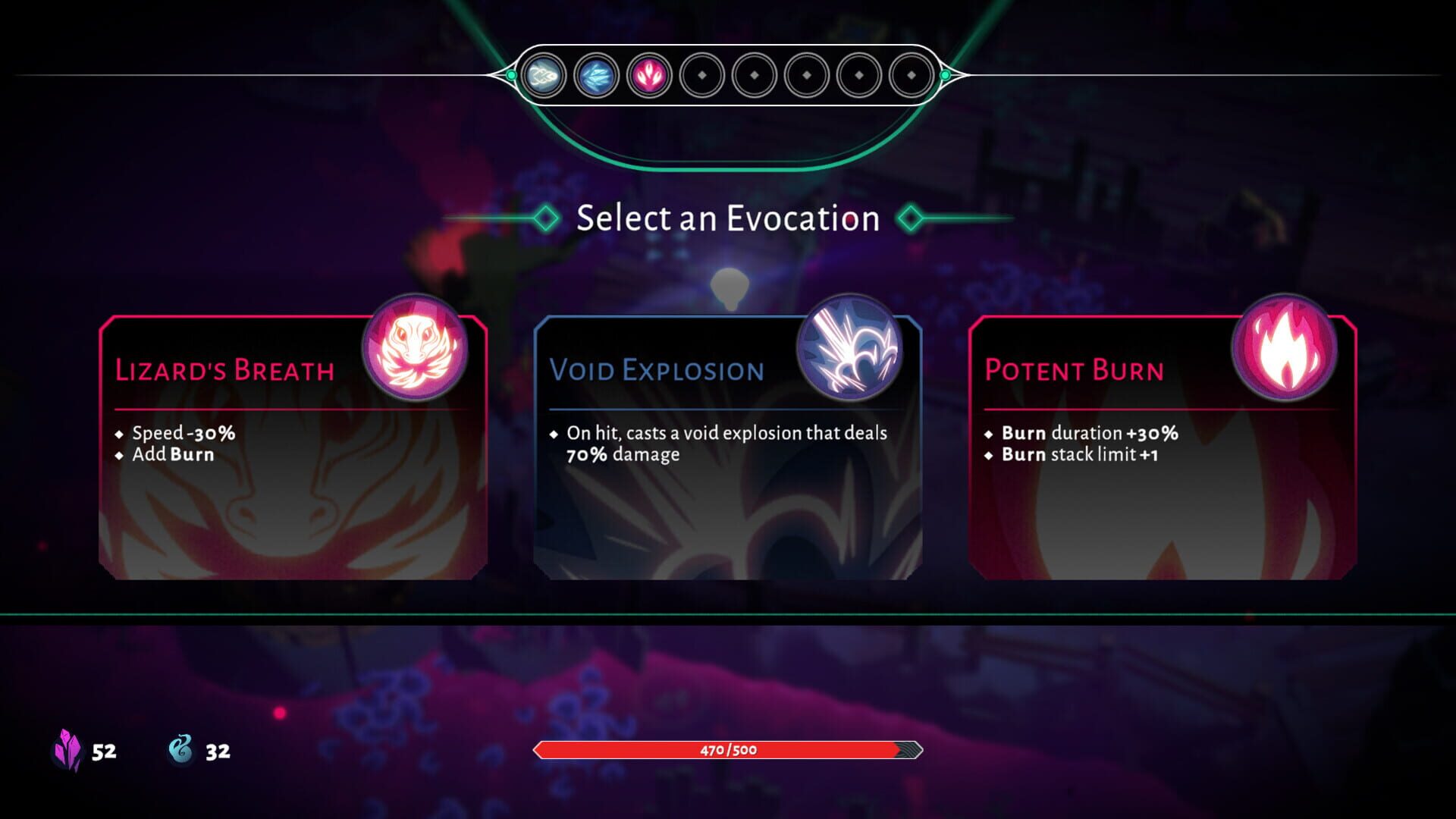
Task: Select the blue ice crystal evocation slot icon
Action: [x=598, y=74]
